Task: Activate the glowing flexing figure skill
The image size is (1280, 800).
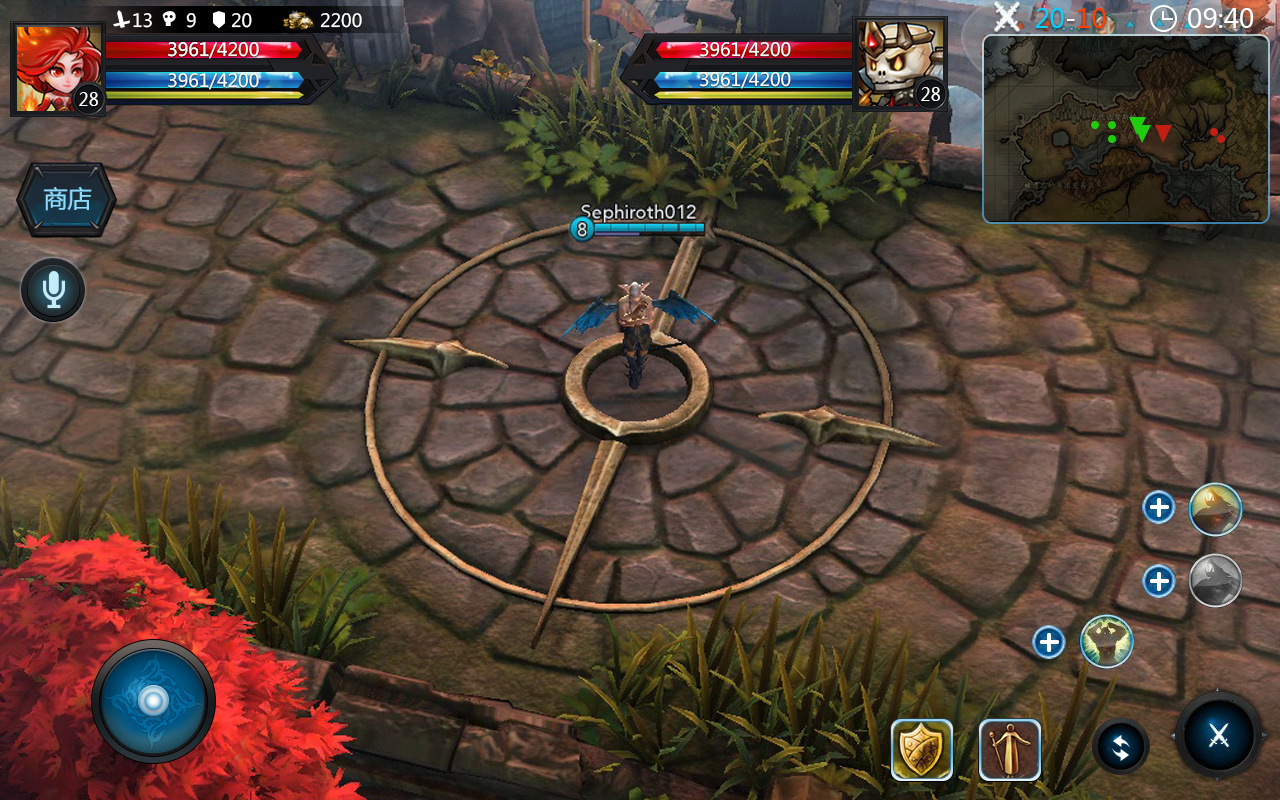Action: click(1107, 641)
